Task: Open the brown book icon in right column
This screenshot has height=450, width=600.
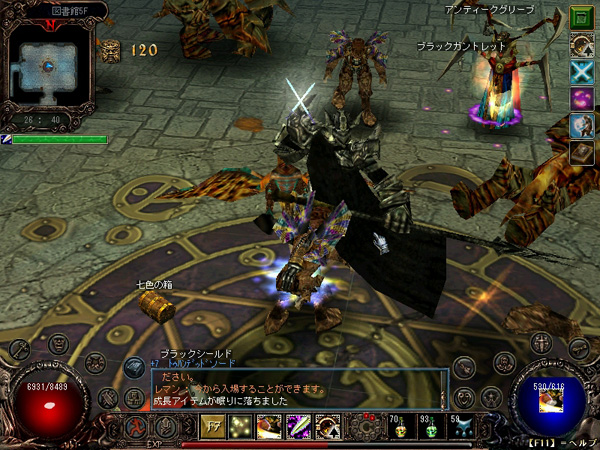Action: pyautogui.click(x=581, y=152)
